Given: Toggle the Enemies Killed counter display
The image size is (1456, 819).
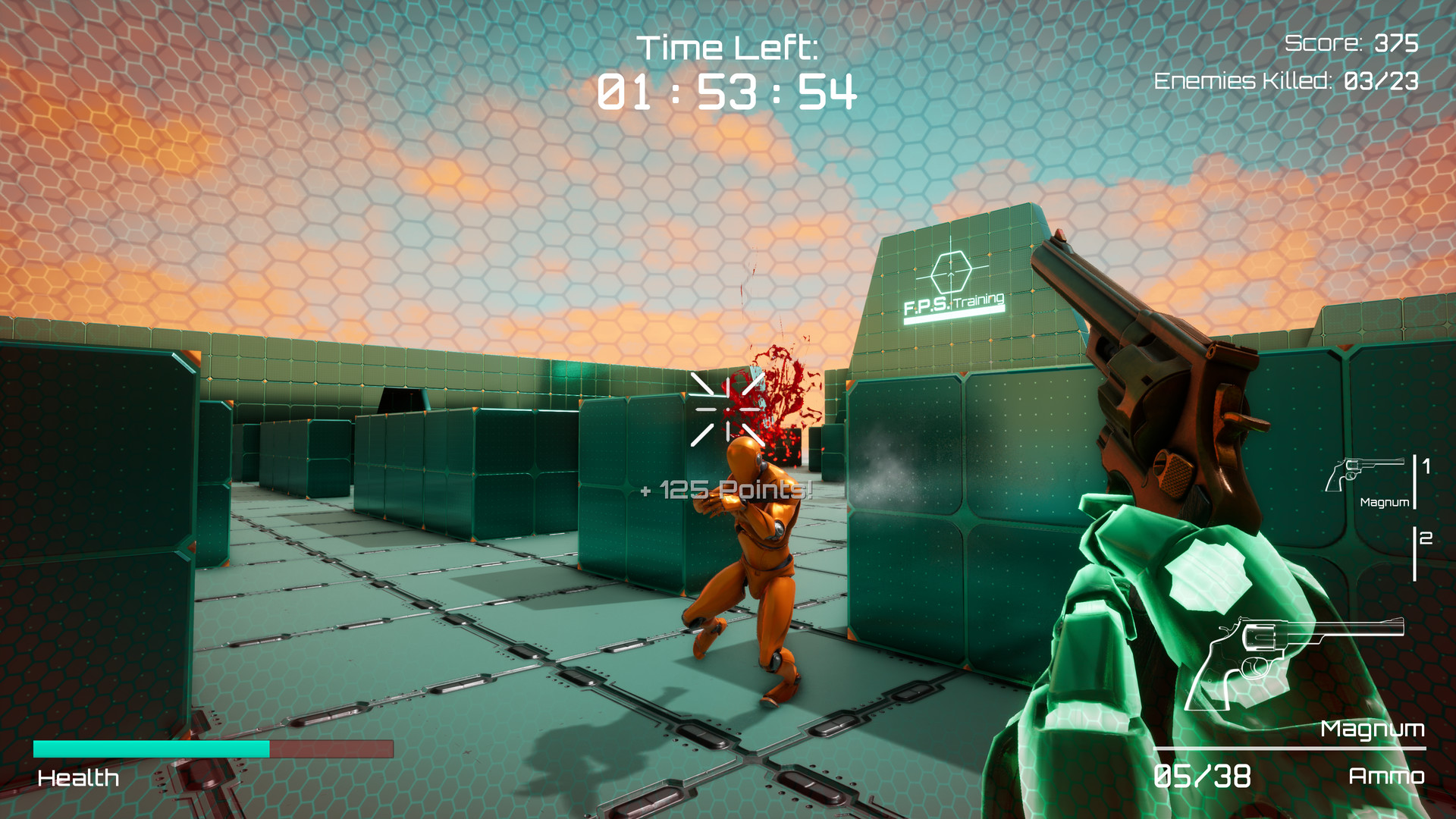Looking at the screenshot, I should pos(1284,80).
